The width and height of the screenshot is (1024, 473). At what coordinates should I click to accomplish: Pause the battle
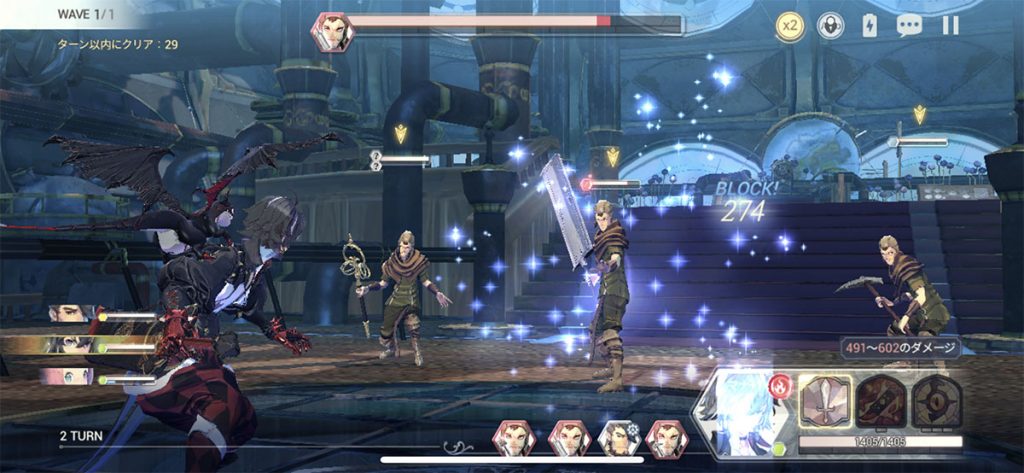click(x=950, y=26)
